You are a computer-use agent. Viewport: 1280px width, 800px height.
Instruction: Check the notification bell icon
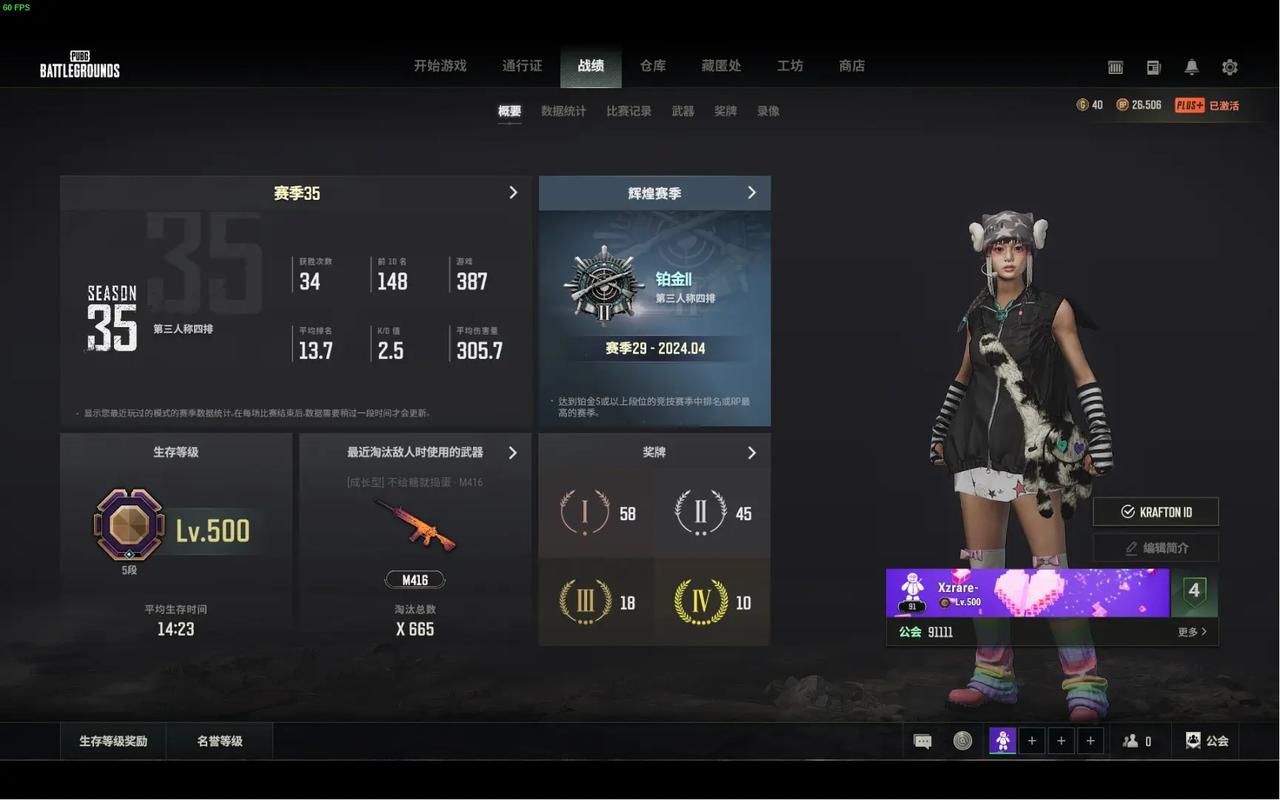1191,67
